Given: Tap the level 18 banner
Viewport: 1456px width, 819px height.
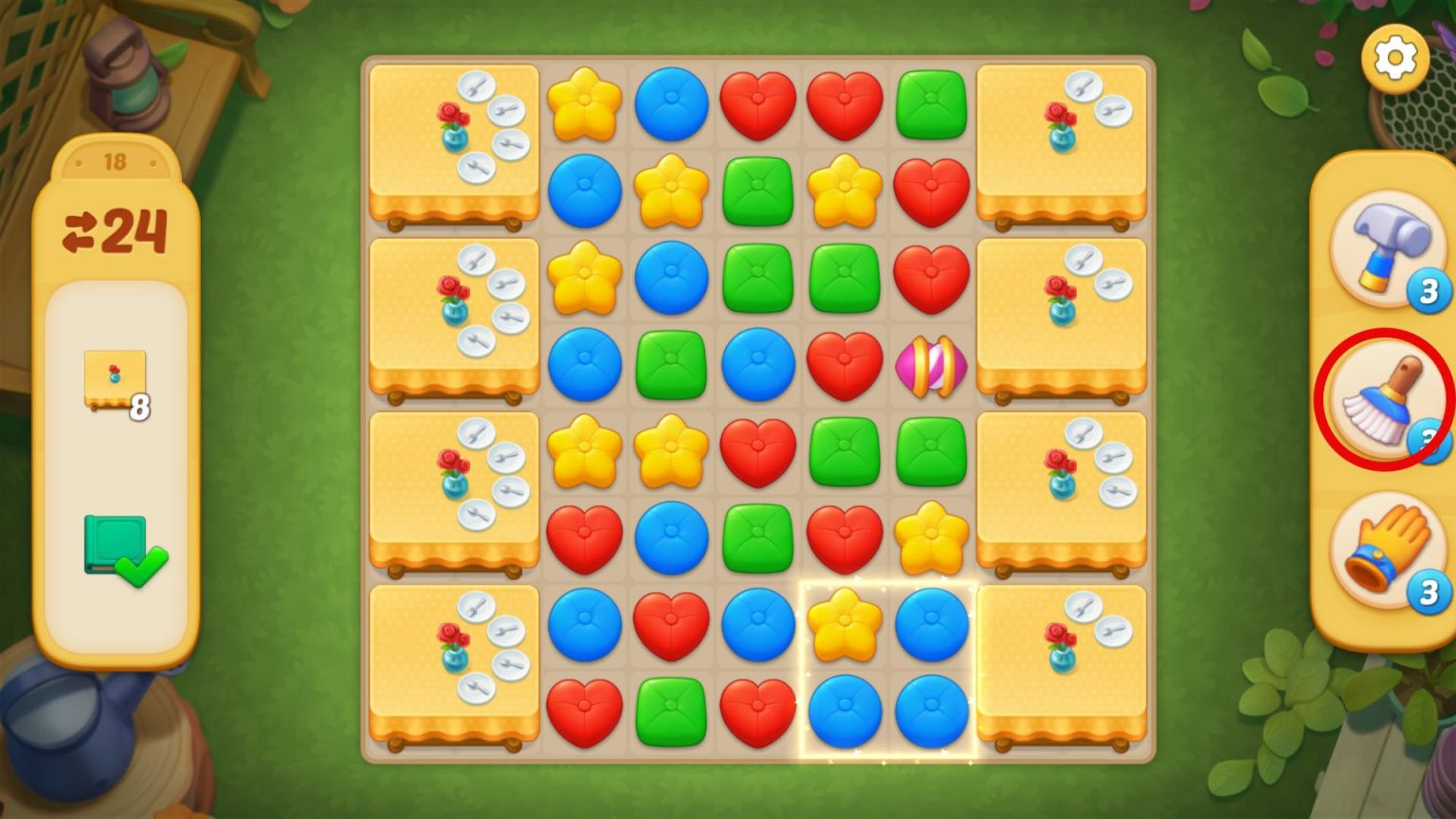Looking at the screenshot, I should click(x=118, y=161).
